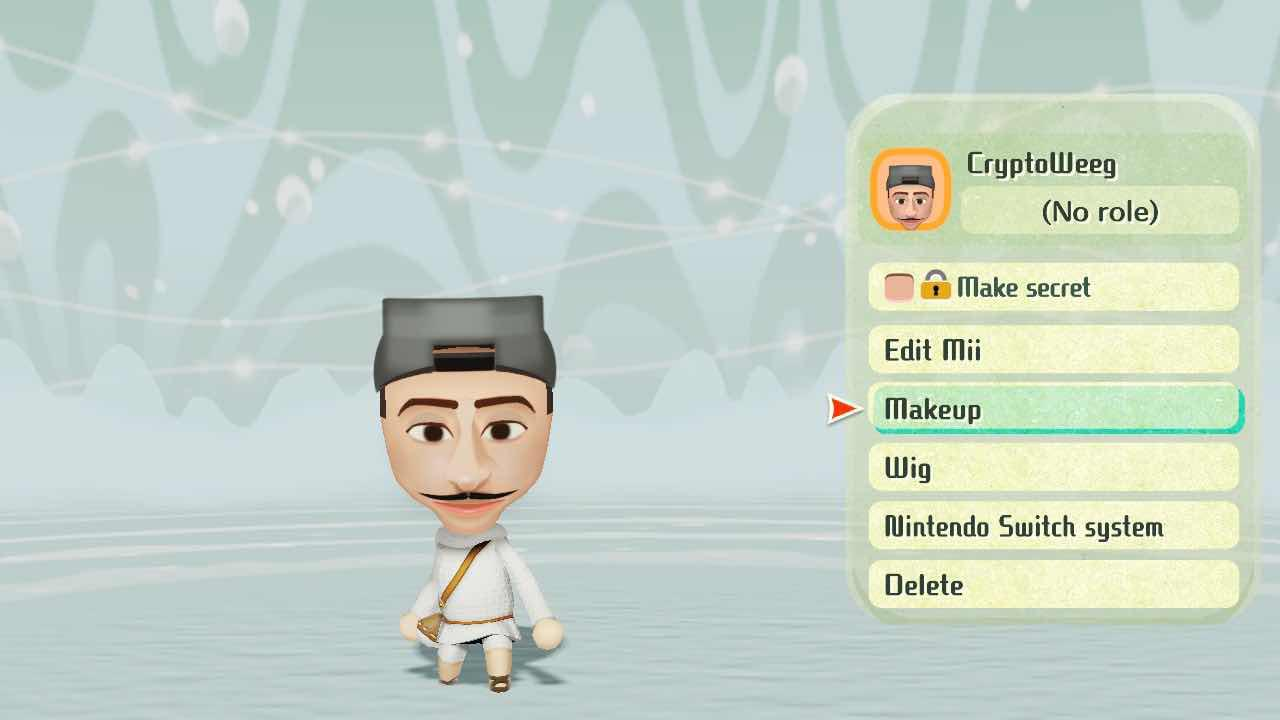Click the (No role) field

pos(1099,211)
